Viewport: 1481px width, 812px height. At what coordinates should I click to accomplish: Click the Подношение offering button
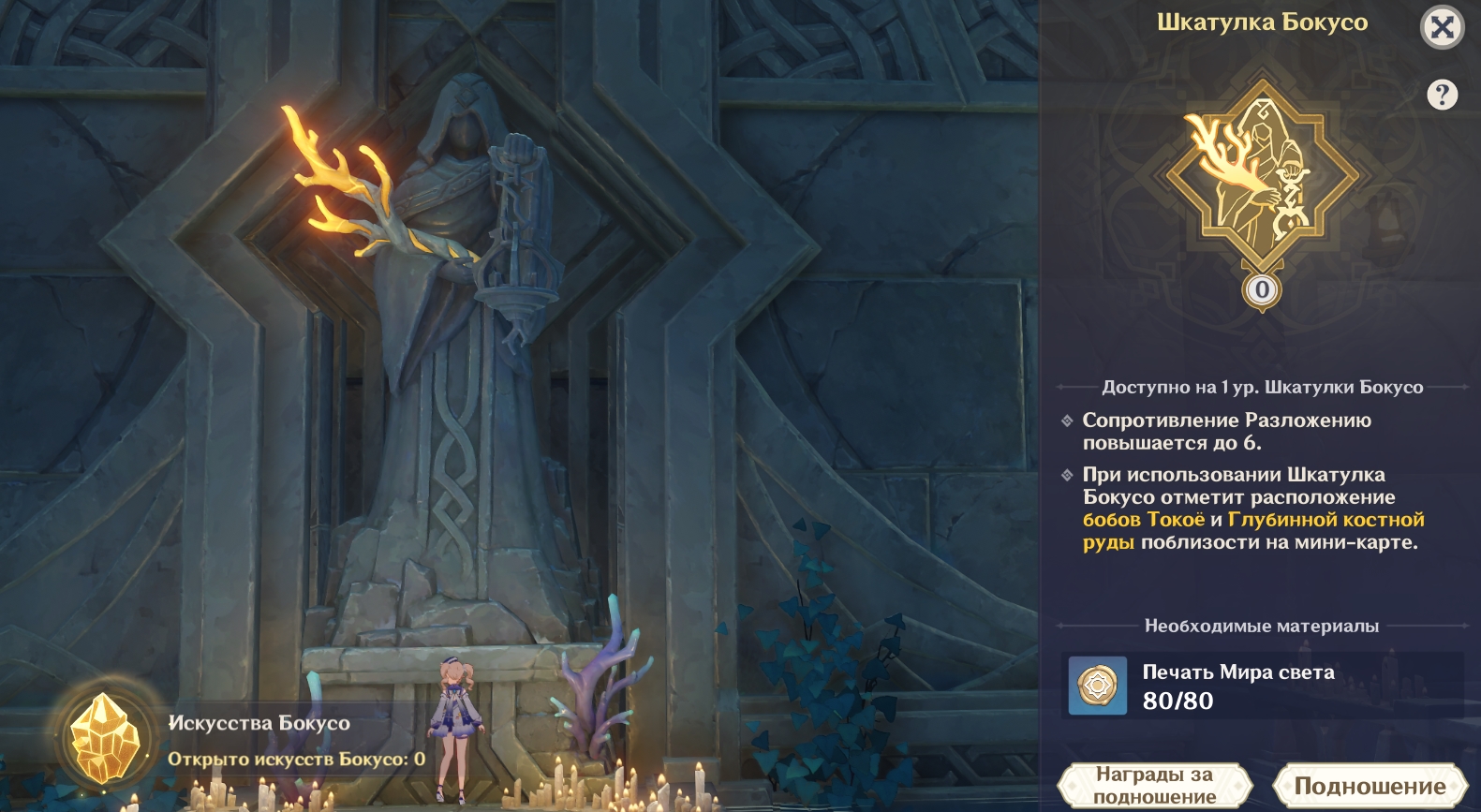tap(1370, 786)
